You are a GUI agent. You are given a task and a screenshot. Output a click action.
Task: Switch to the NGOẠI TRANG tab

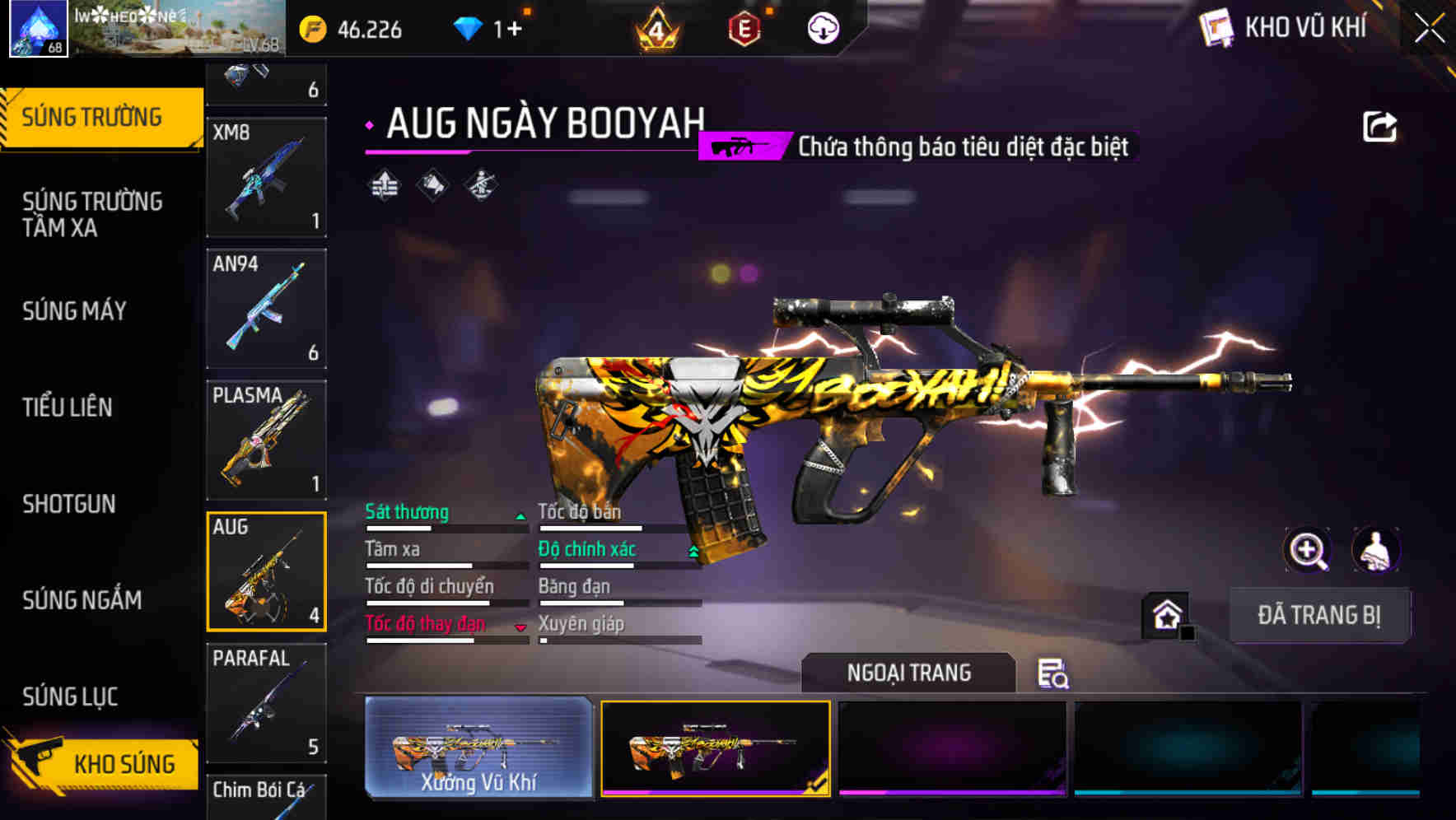click(910, 673)
